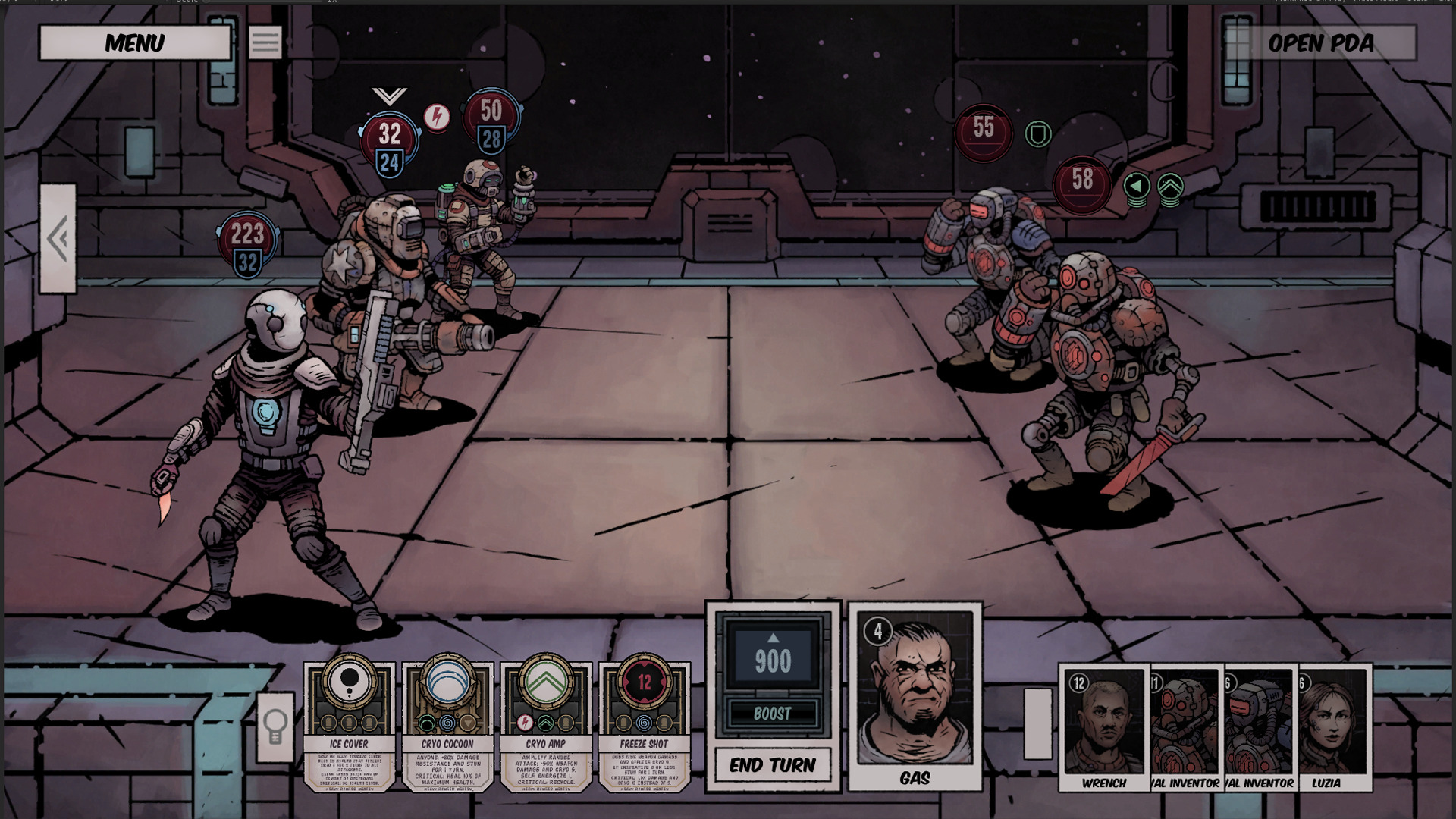The height and width of the screenshot is (819, 1456).
Task: Expand the 900 energy display upward arrow
Action: (773, 639)
